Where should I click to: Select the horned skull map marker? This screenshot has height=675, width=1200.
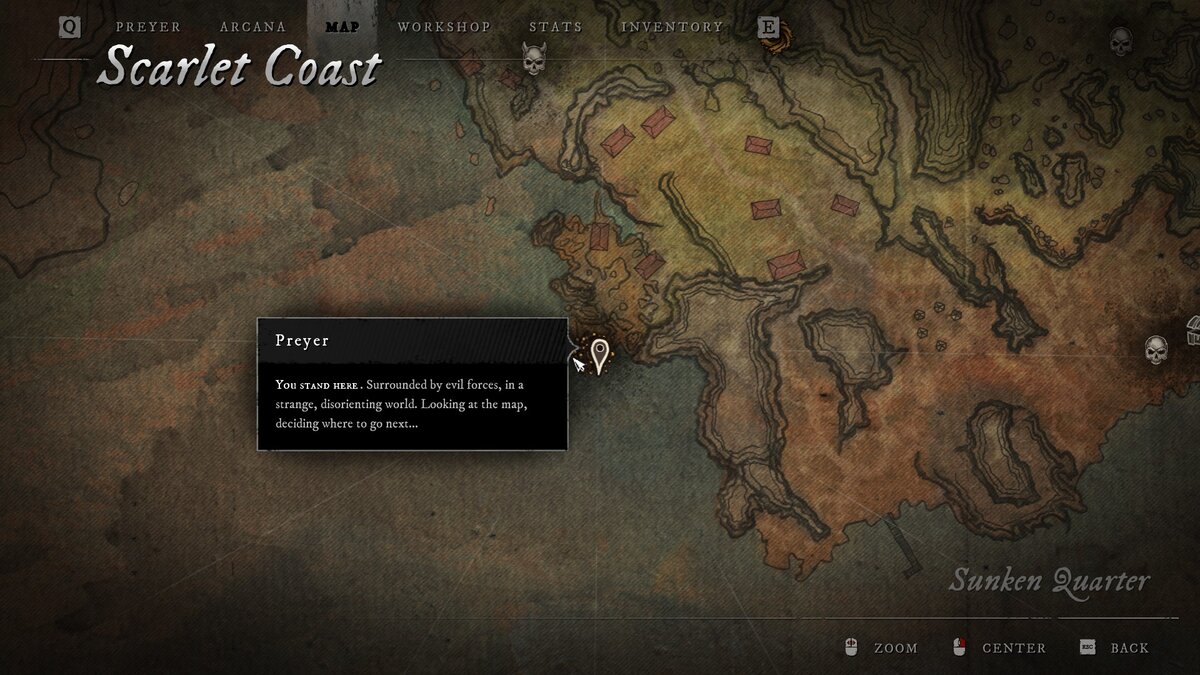tap(534, 60)
